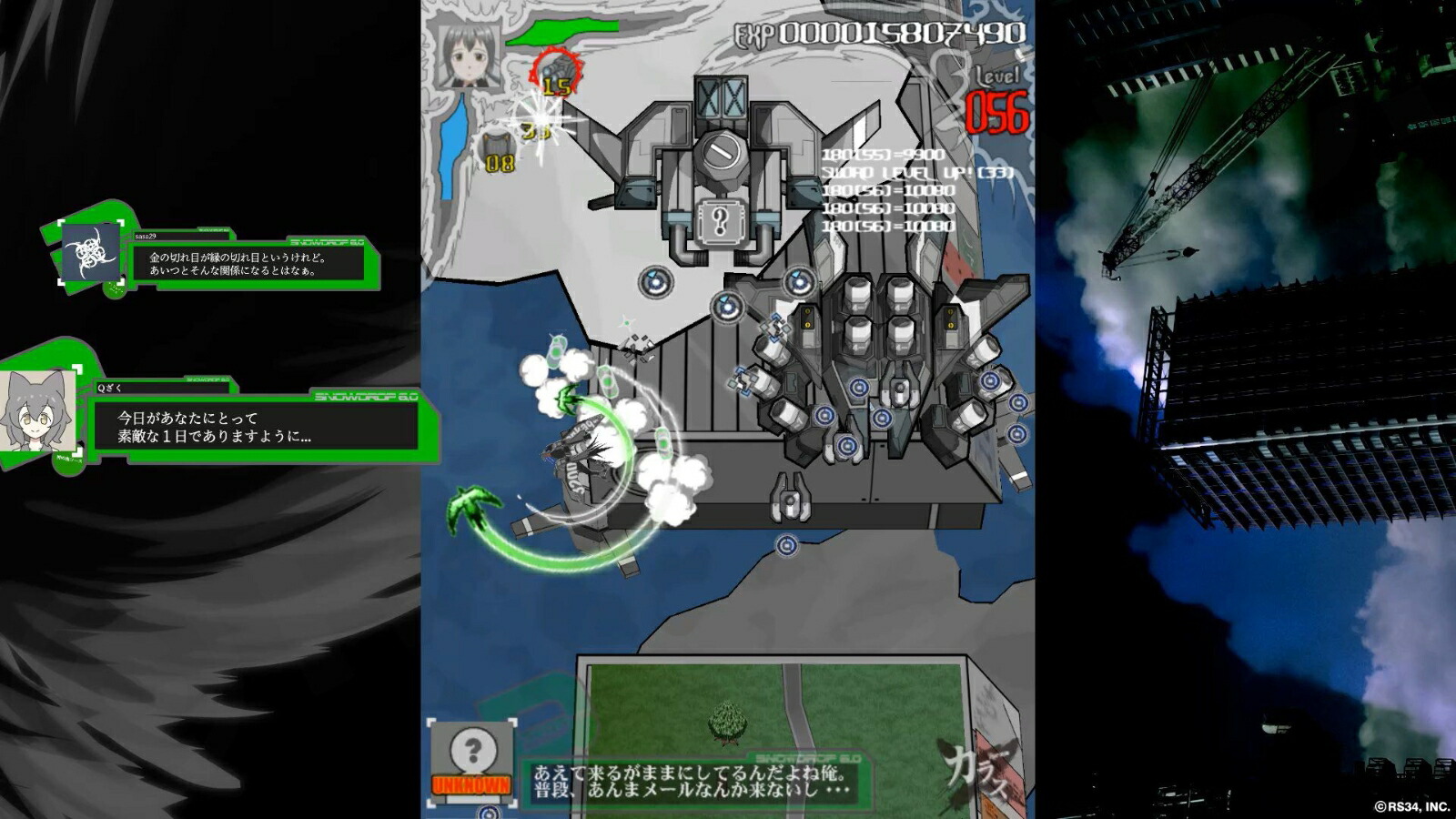
Task: Select the red ring icon showing 15
Action: point(556,72)
